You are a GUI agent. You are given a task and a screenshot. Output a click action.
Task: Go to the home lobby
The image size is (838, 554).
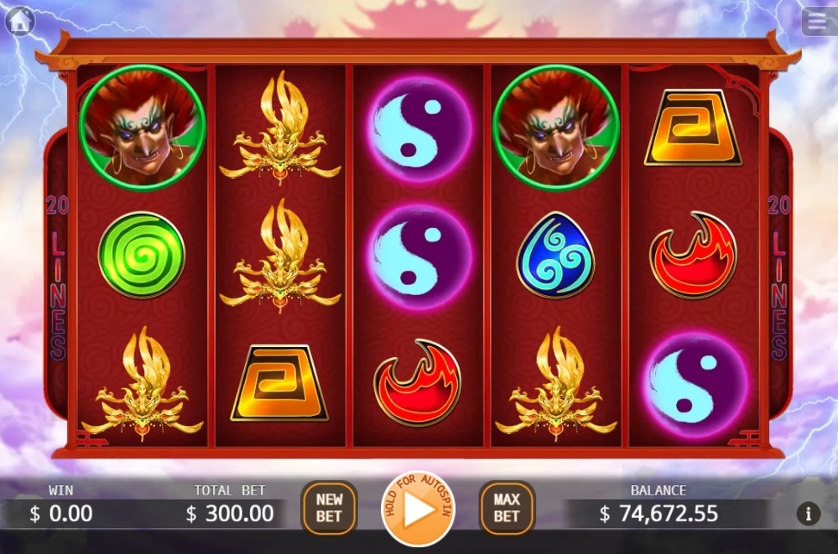tap(20, 20)
